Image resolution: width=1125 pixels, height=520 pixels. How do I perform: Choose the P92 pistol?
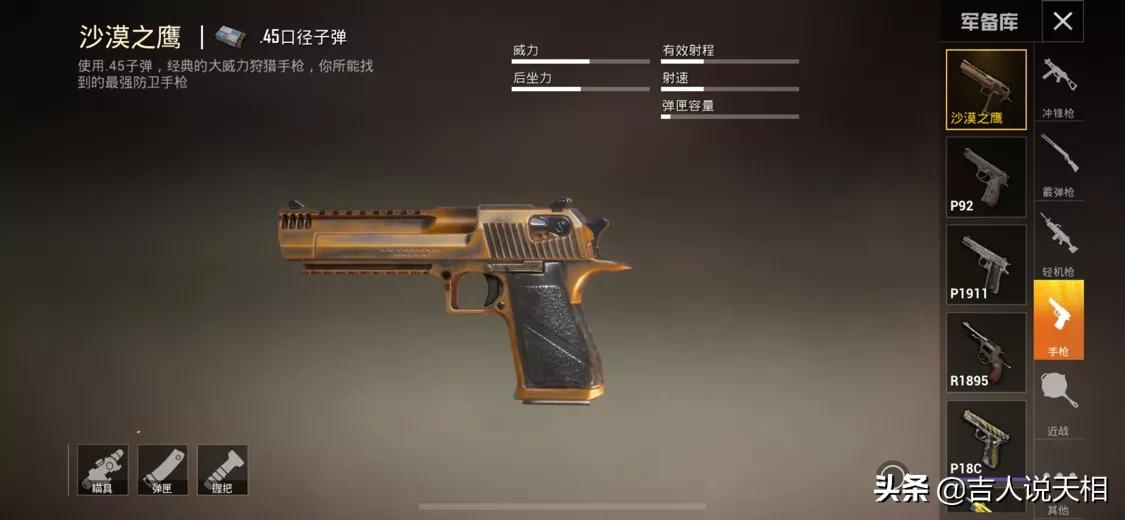[x=986, y=177]
